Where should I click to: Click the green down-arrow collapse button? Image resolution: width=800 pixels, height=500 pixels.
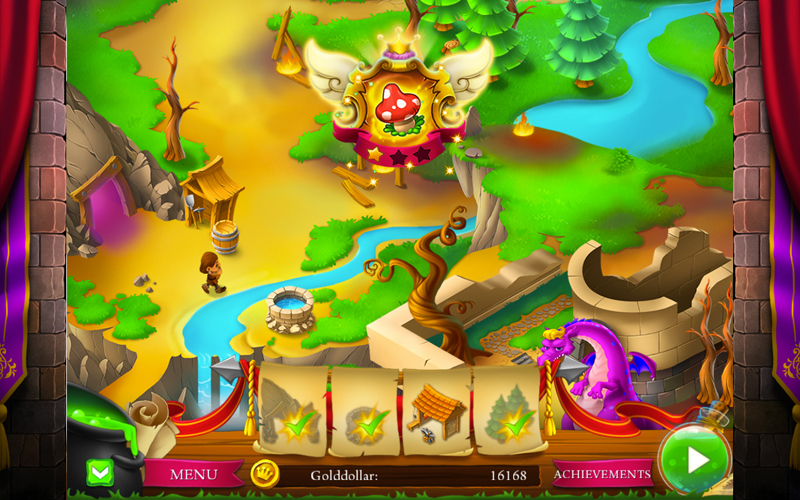(101, 471)
